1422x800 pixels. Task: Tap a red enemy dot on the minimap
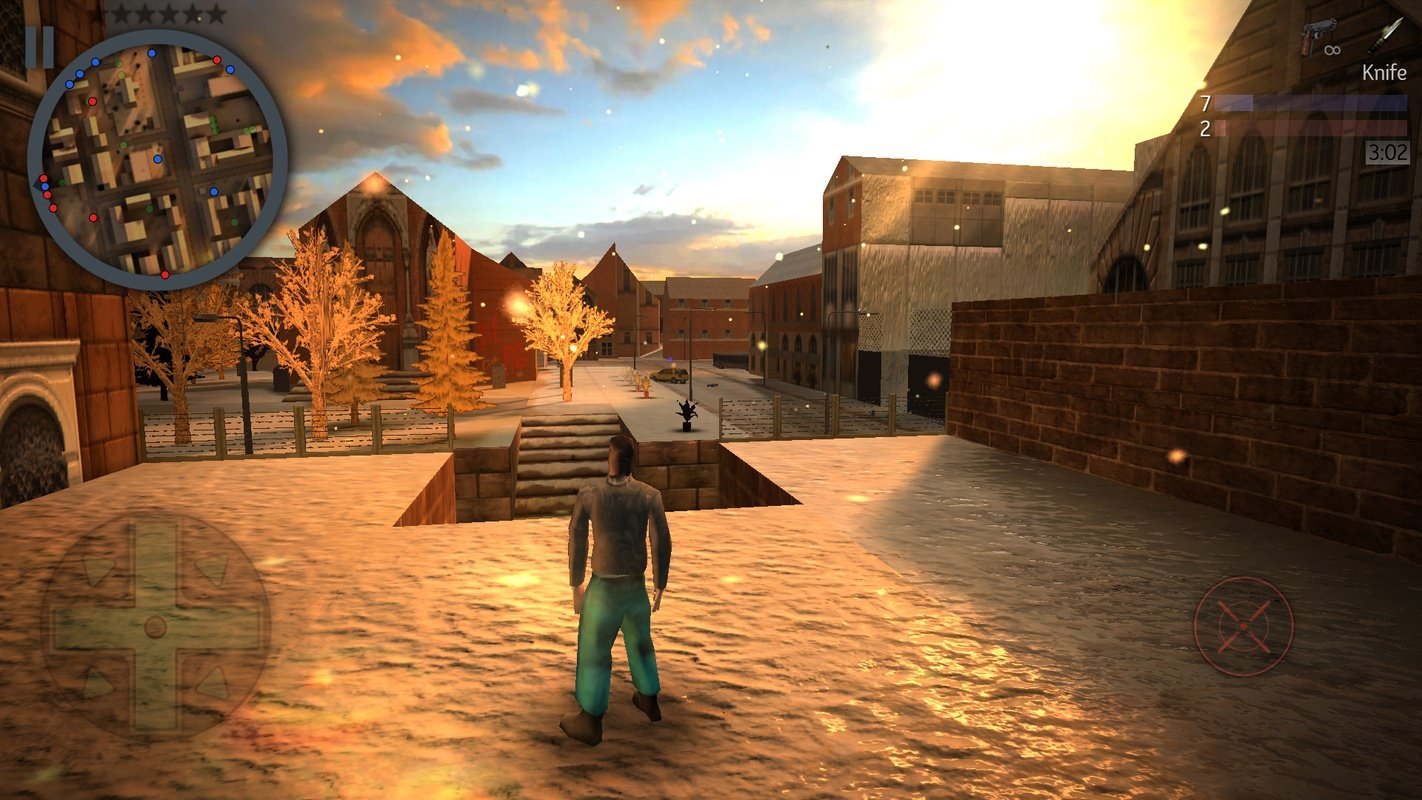tap(217, 59)
